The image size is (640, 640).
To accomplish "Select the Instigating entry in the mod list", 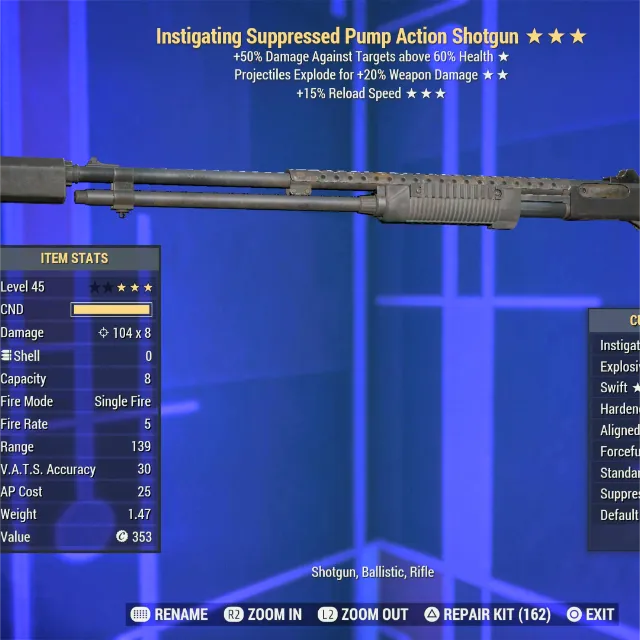I will [x=619, y=345].
